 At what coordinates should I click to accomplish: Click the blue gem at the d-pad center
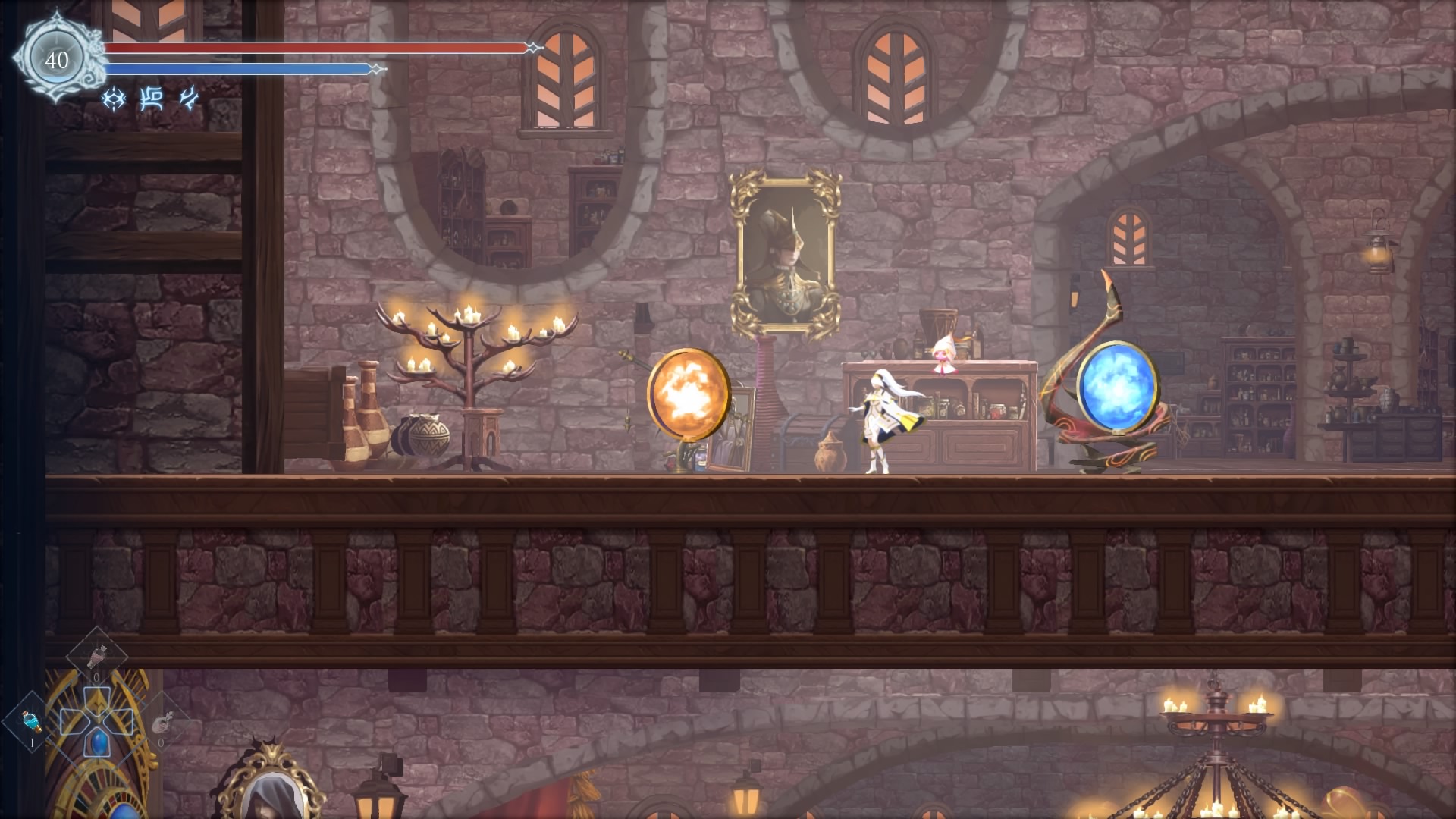99,744
